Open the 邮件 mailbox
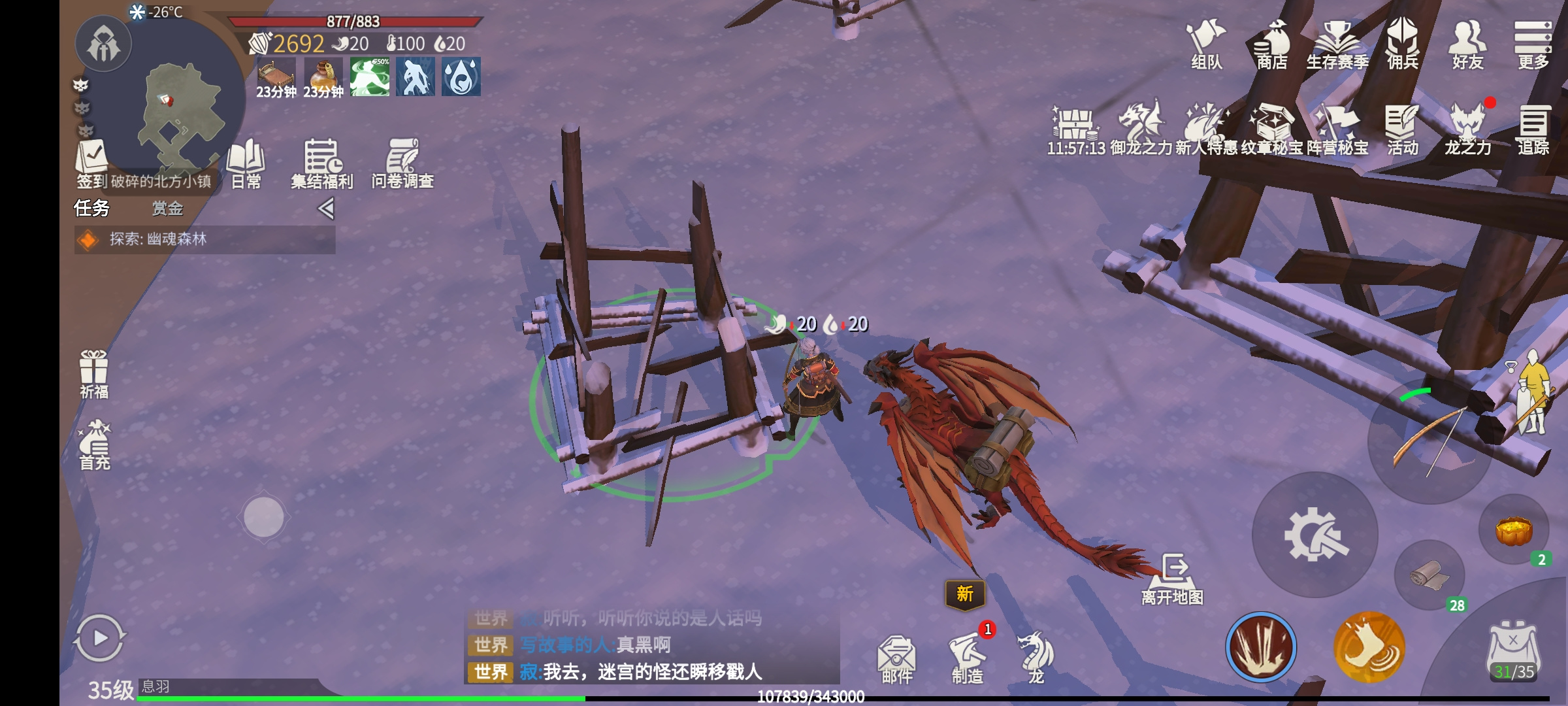The height and width of the screenshot is (706, 1568). coord(896,659)
